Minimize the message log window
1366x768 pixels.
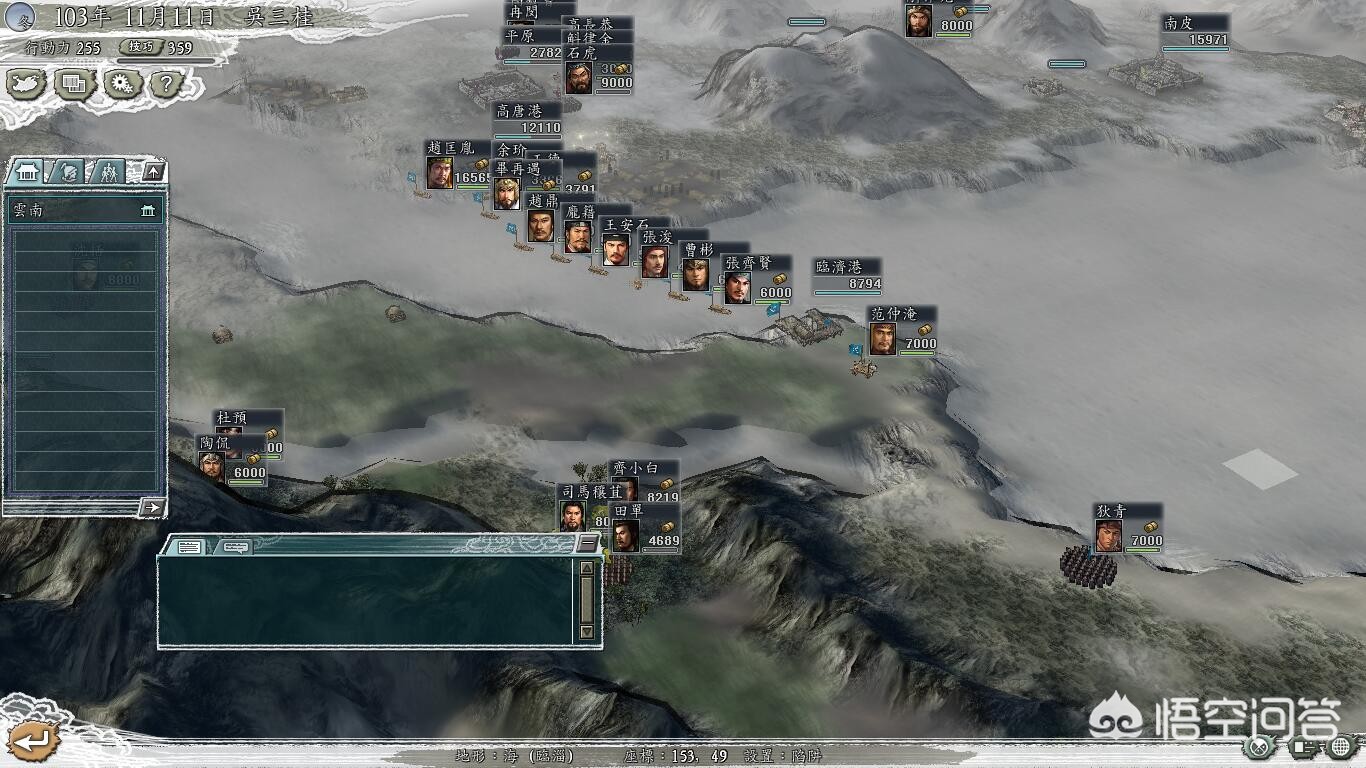pos(587,544)
